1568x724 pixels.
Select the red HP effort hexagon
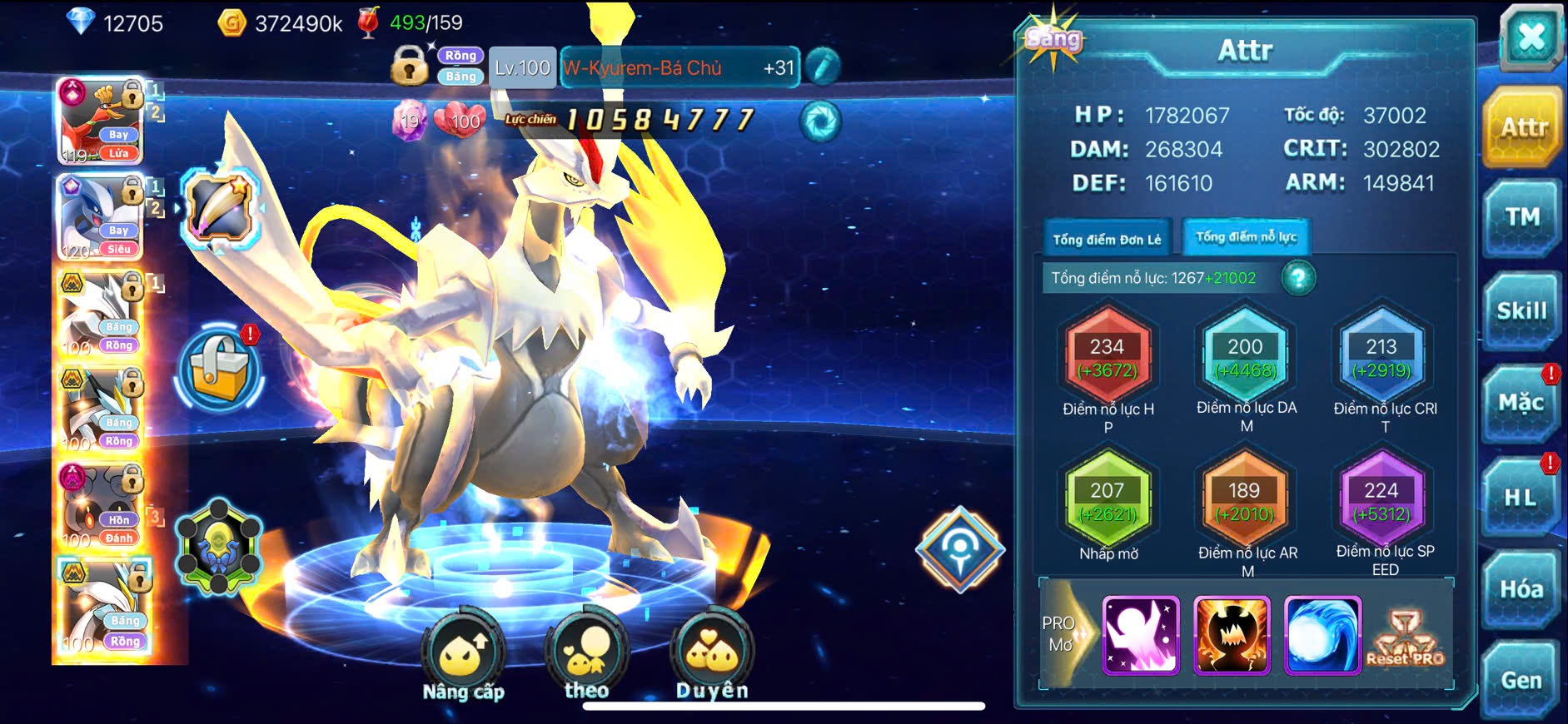(x=1108, y=356)
